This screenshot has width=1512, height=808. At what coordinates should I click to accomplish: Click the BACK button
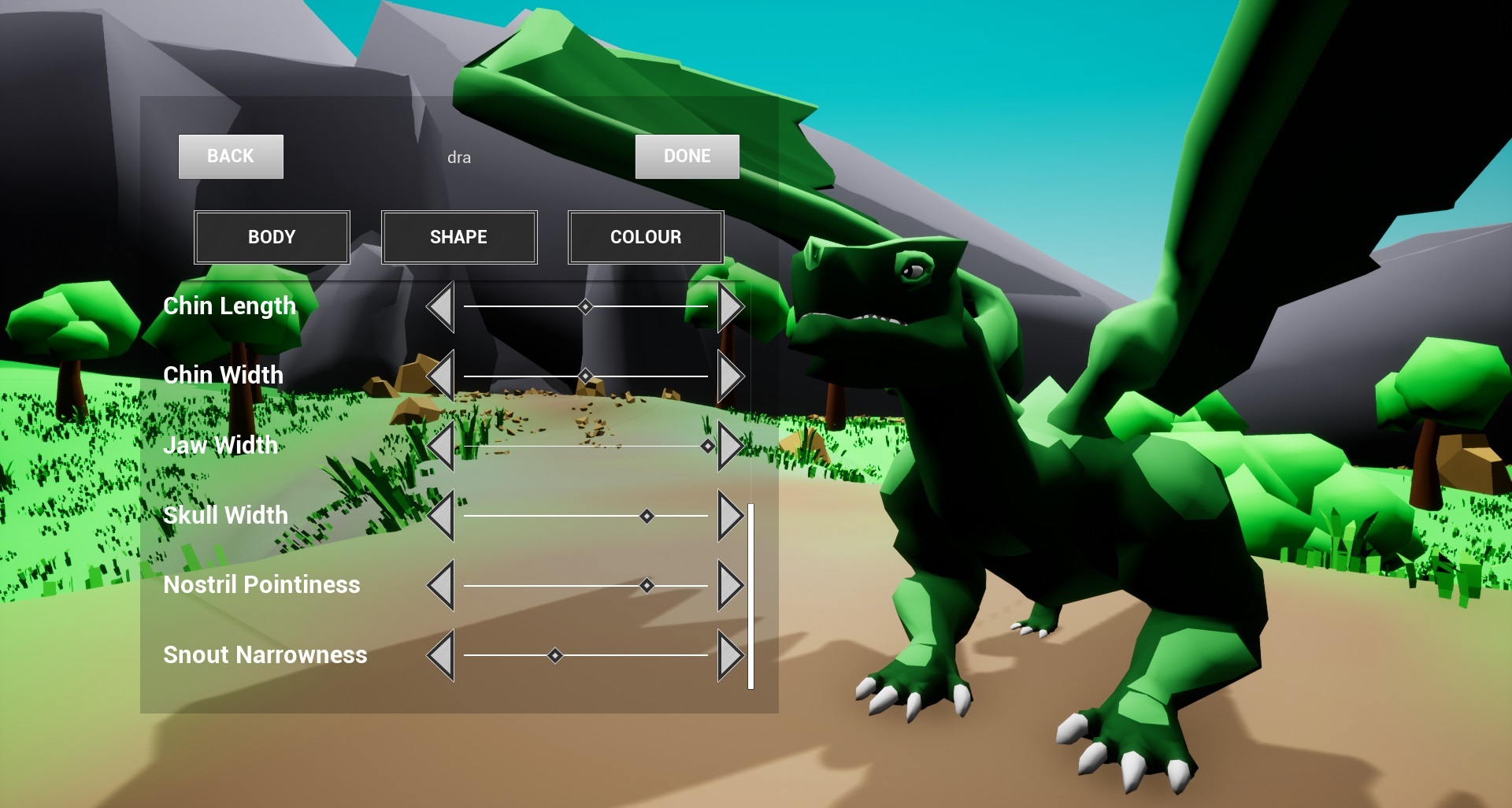(x=230, y=156)
